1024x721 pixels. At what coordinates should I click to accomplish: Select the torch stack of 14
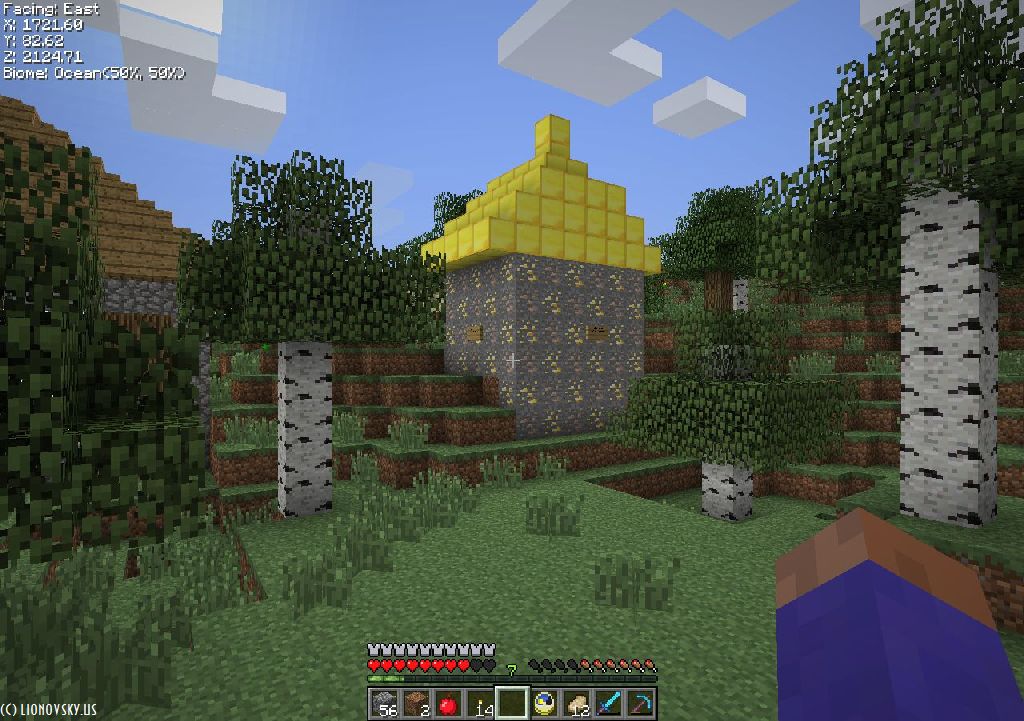480,703
